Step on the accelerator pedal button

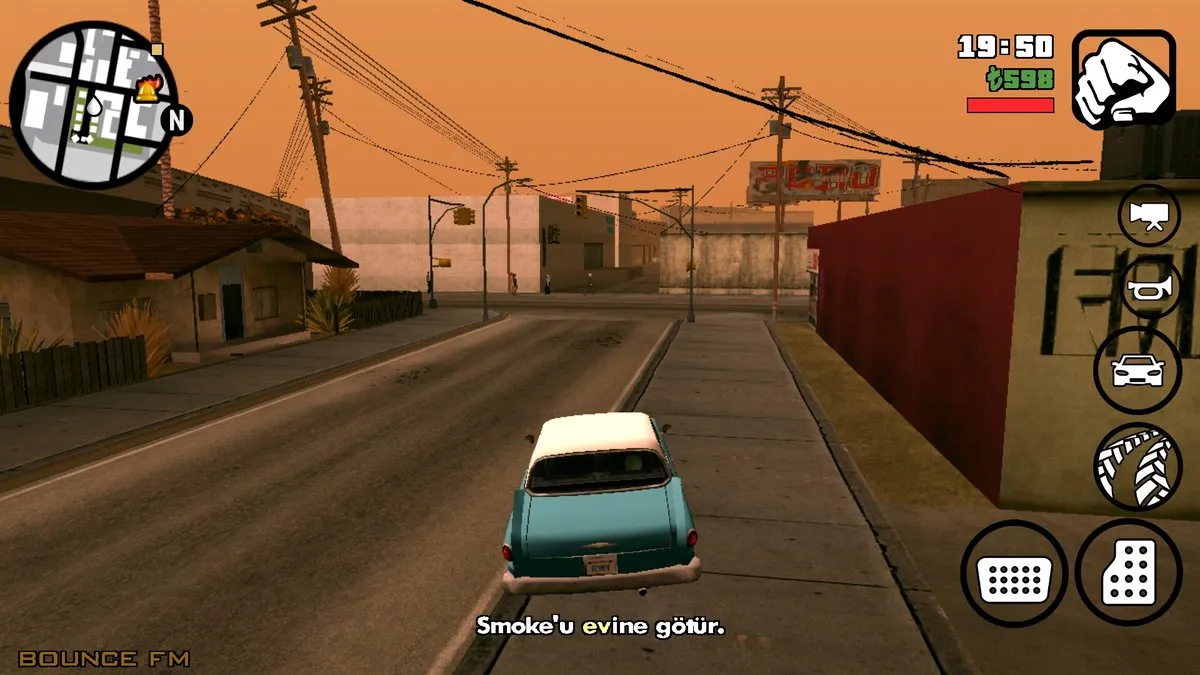(x=1128, y=573)
